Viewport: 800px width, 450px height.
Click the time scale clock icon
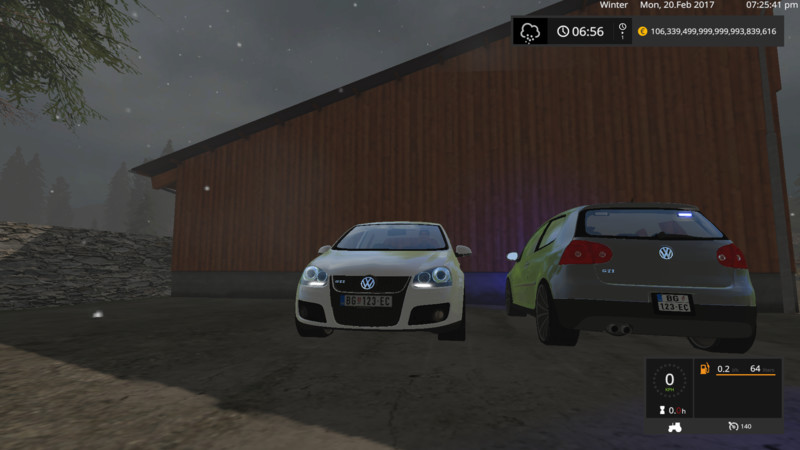pos(622,29)
